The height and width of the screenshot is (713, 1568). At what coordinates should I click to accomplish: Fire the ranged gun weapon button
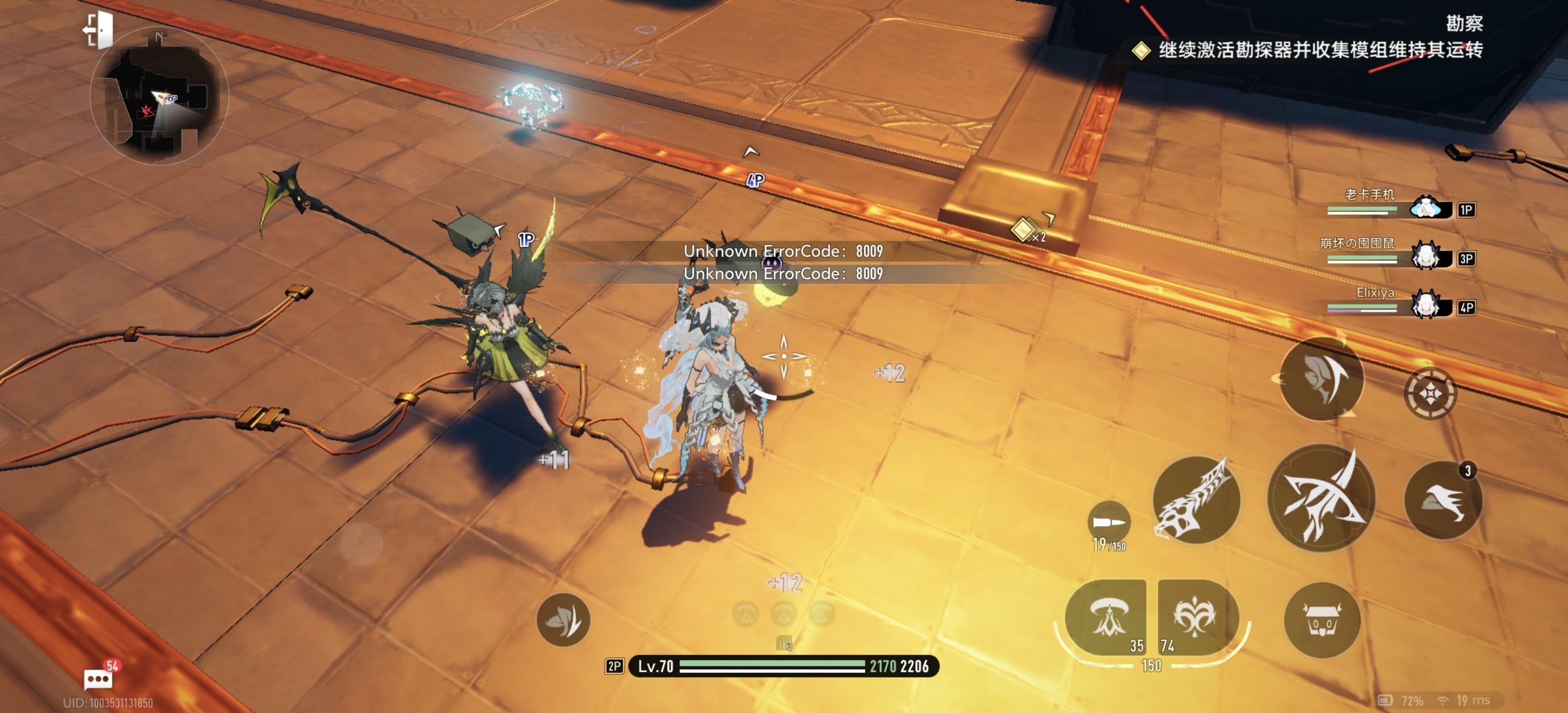[1196, 500]
